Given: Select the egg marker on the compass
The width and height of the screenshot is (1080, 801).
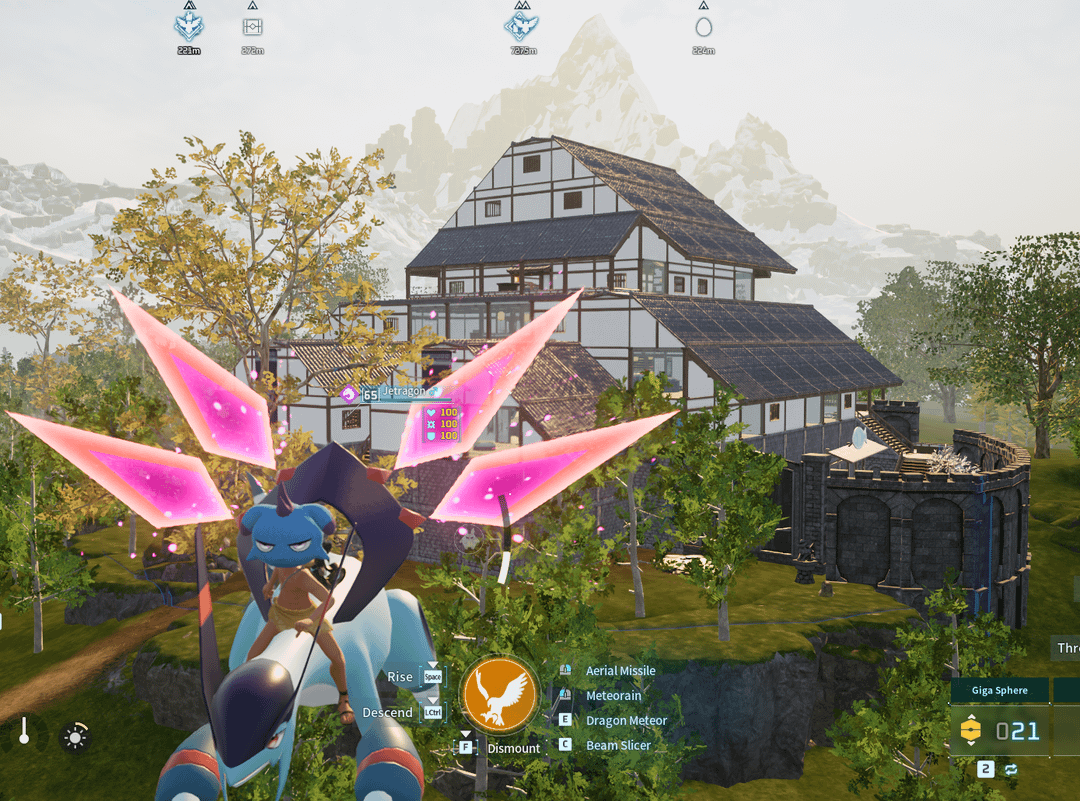Looking at the screenshot, I should point(704,27).
